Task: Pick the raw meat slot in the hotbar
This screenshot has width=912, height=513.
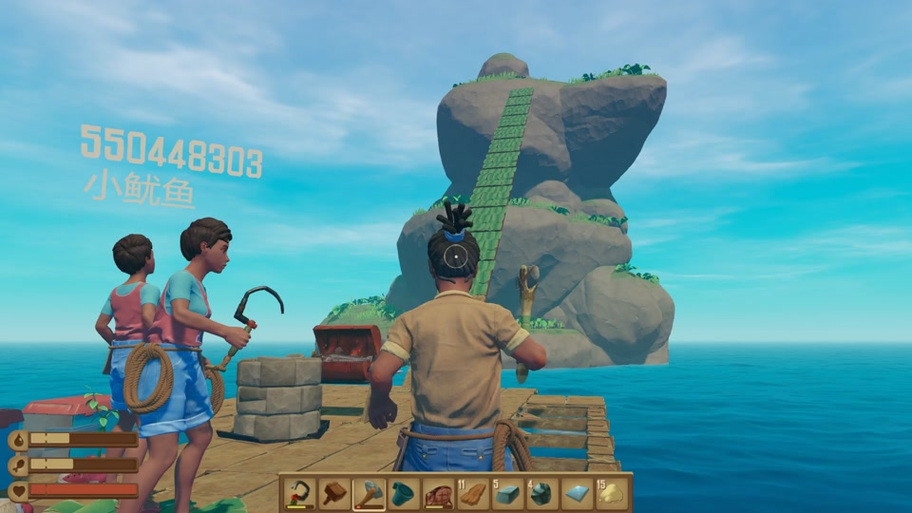Action: coord(438,493)
